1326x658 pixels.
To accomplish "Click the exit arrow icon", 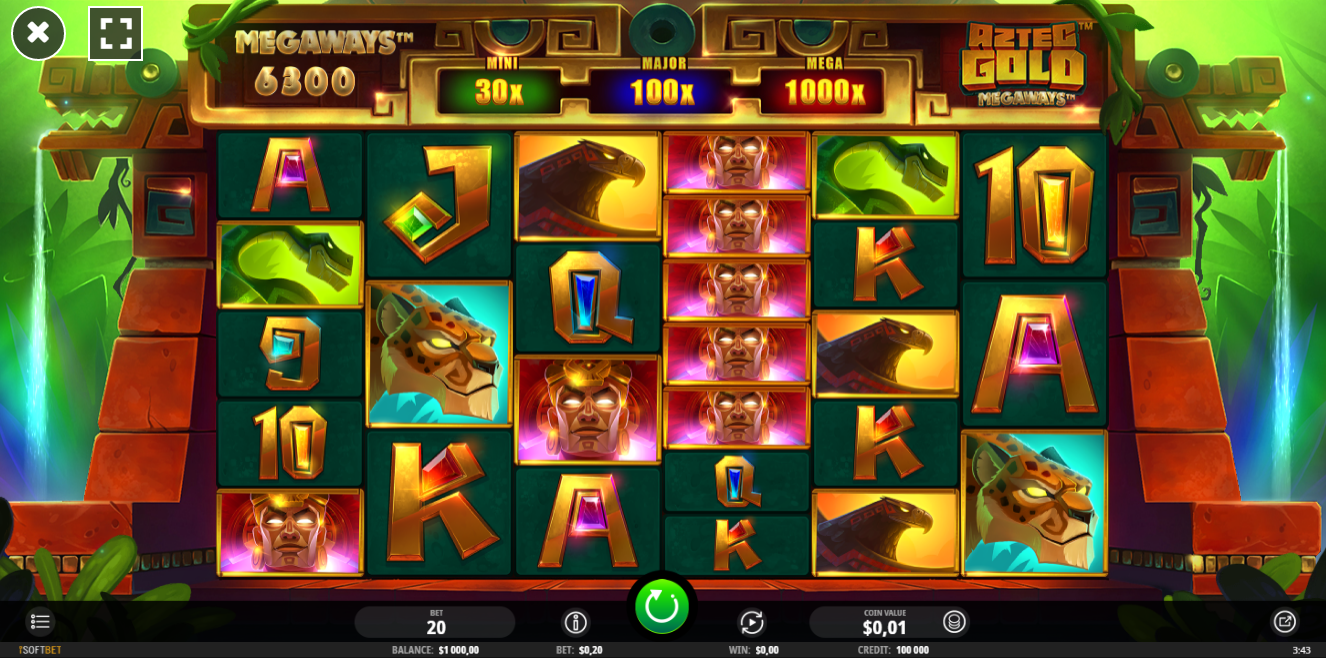I will 1284,622.
